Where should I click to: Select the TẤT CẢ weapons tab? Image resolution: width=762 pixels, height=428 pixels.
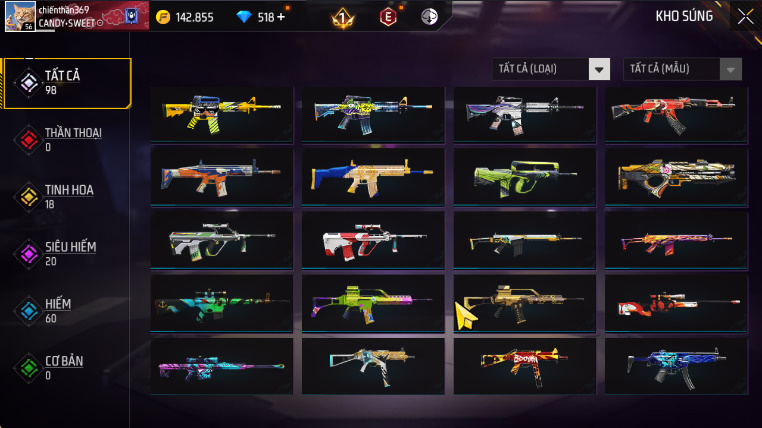coord(66,82)
